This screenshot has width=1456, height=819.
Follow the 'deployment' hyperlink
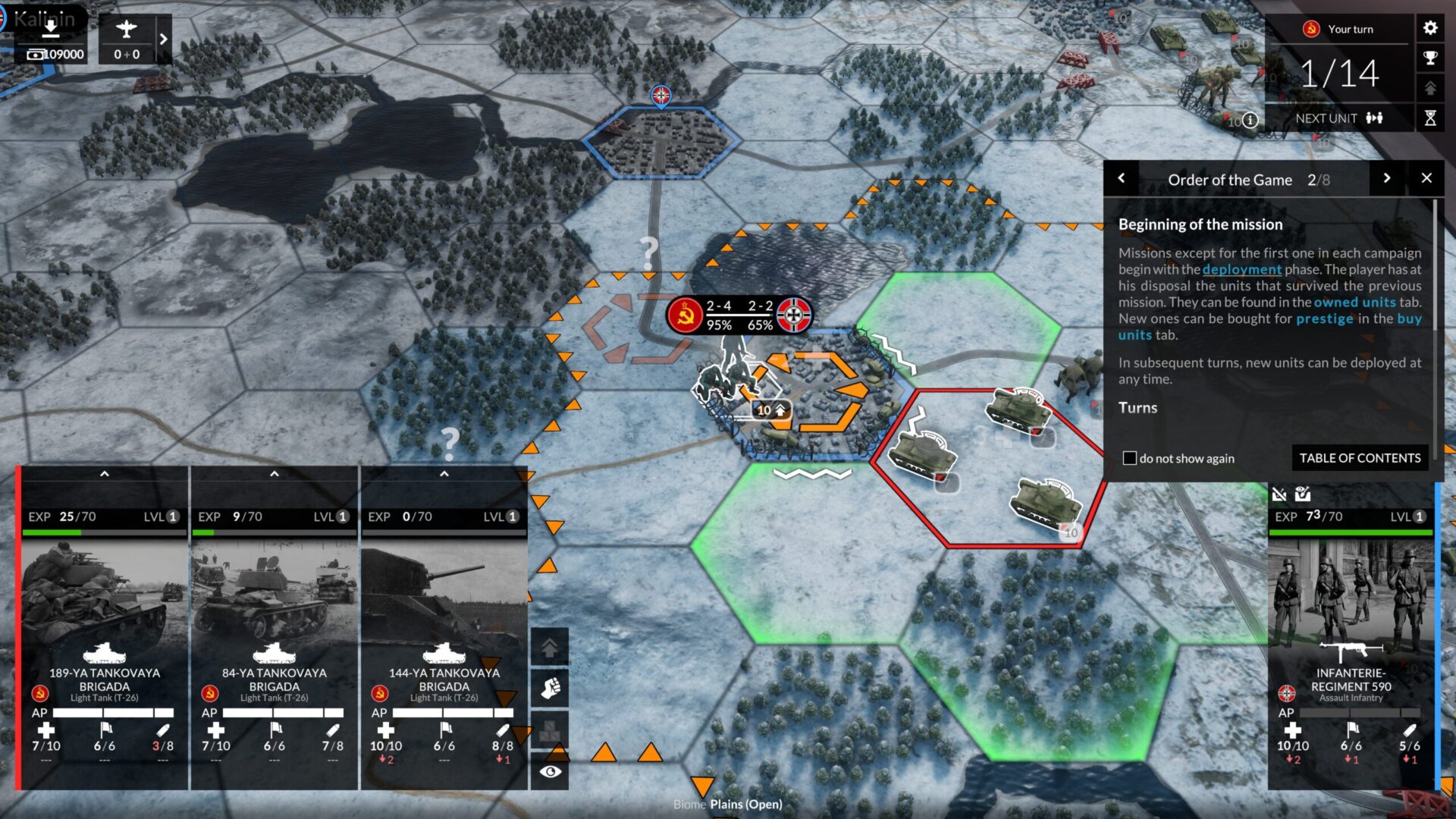(x=1241, y=269)
